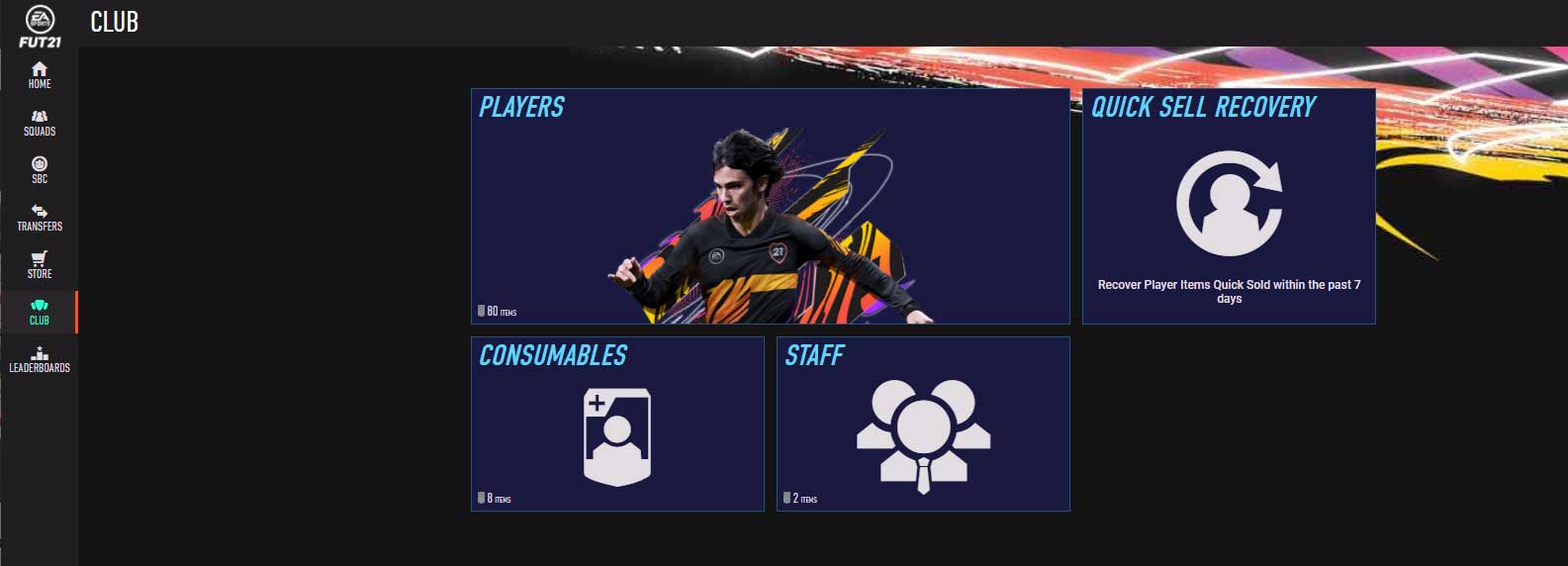Image resolution: width=1568 pixels, height=566 pixels.
Task: Click the EA Sports FUT 21 logo
Action: click(40, 26)
